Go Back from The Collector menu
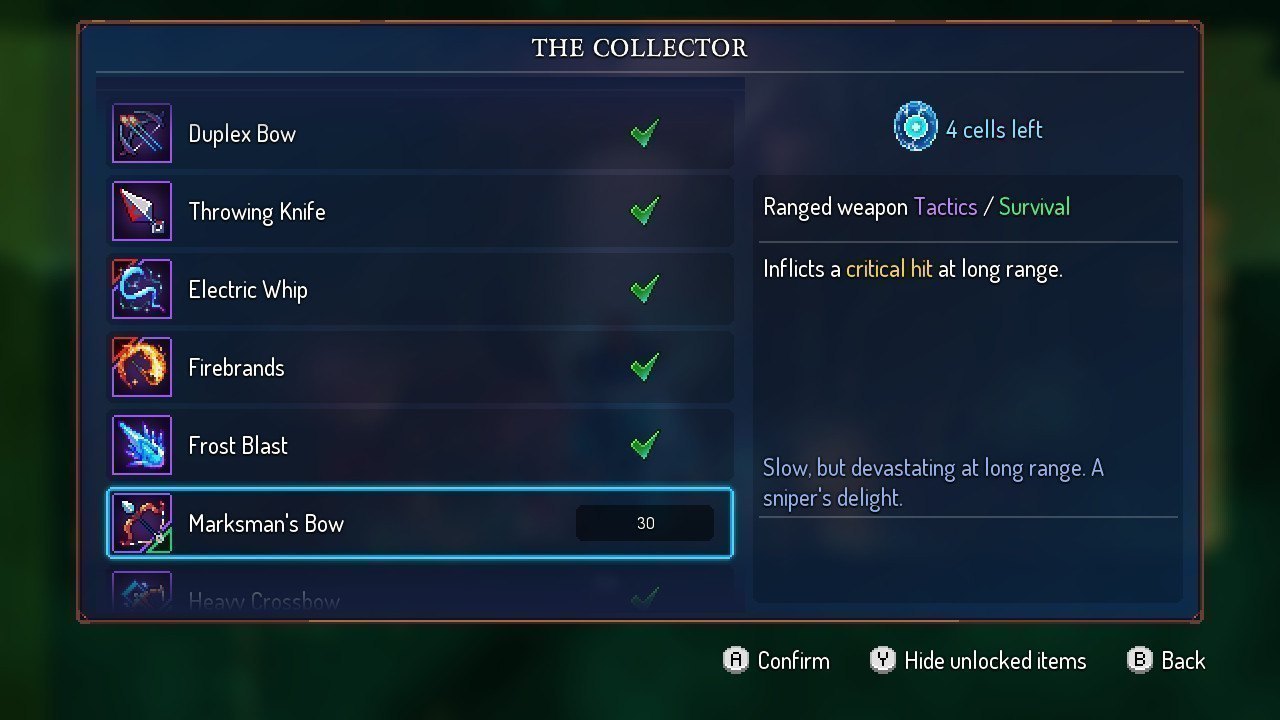The width and height of the screenshot is (1280, 720). 1166,661
